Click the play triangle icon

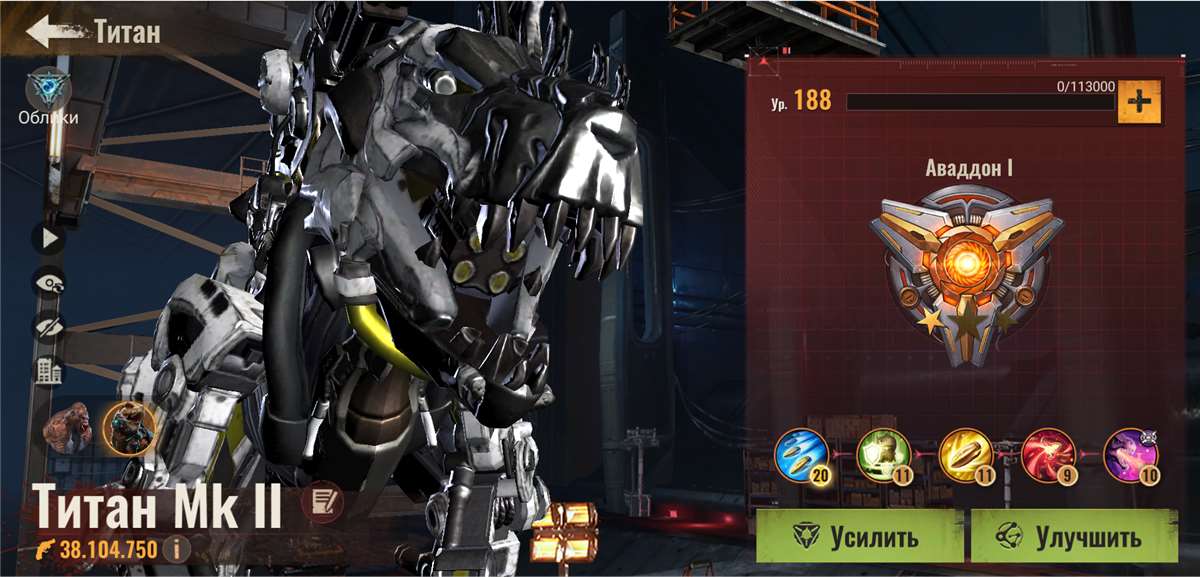[48, 238]
